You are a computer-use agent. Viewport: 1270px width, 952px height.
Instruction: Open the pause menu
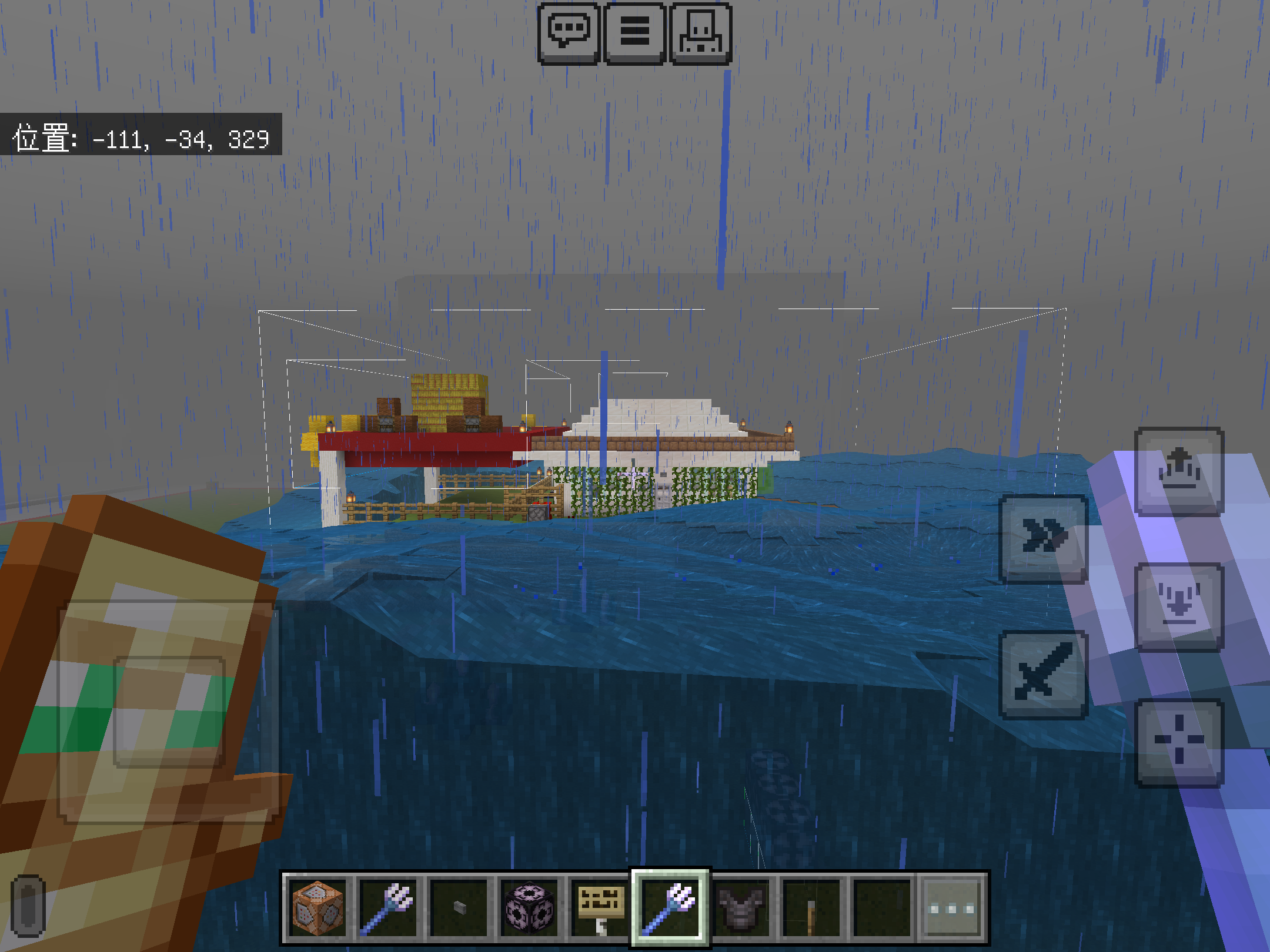pos(634,32)
